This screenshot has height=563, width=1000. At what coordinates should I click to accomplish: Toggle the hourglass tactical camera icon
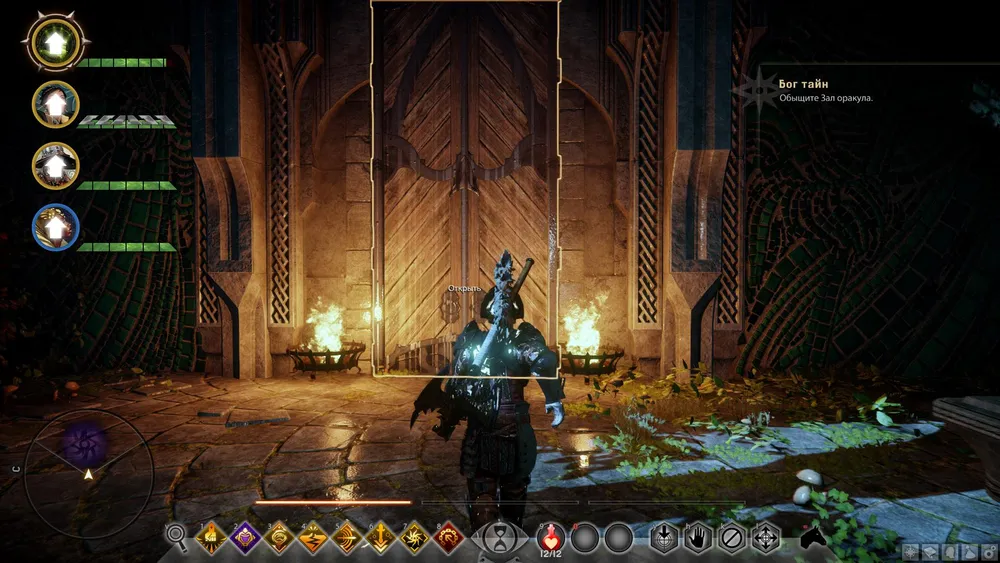coord(497,538)
